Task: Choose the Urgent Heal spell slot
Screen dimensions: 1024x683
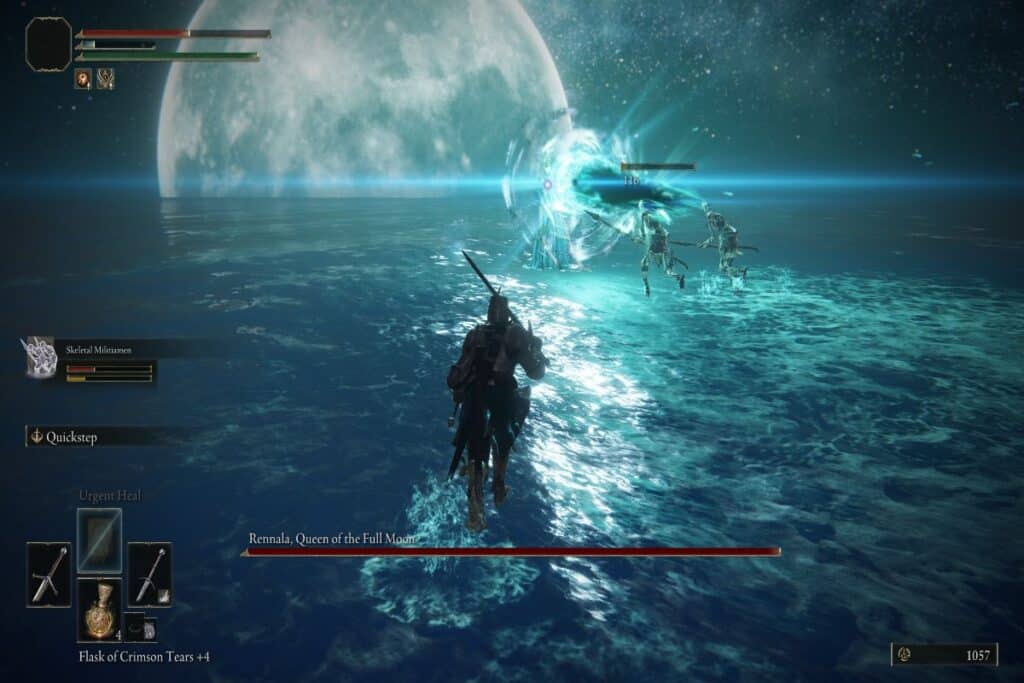Action: 99,541
